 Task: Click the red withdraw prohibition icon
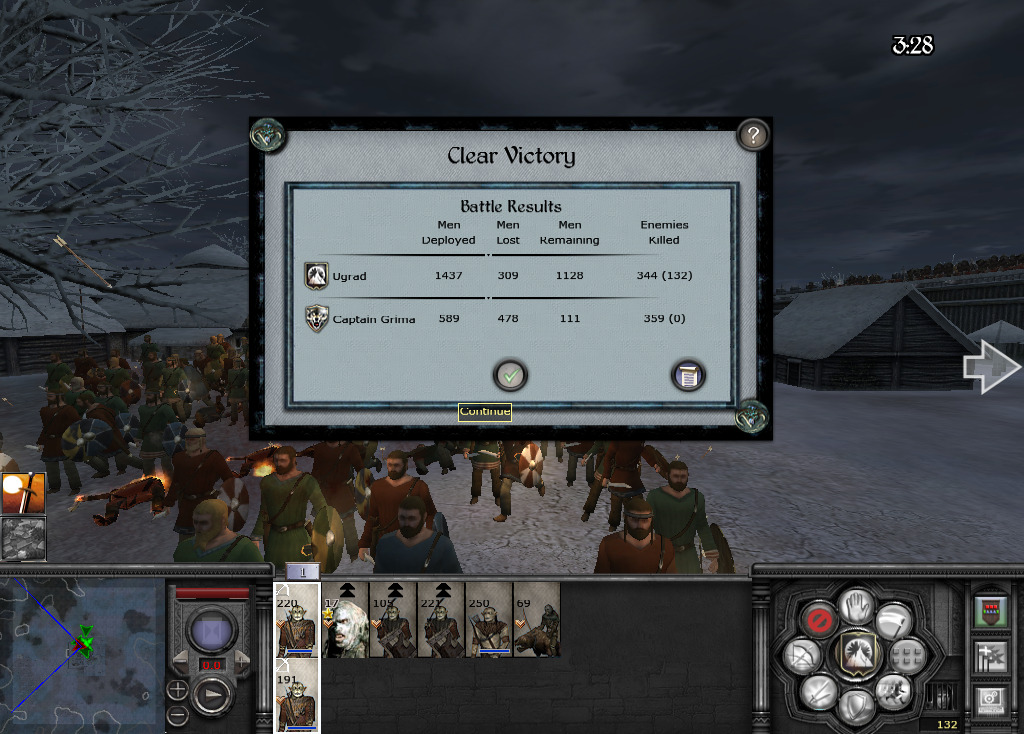point(818,621)
